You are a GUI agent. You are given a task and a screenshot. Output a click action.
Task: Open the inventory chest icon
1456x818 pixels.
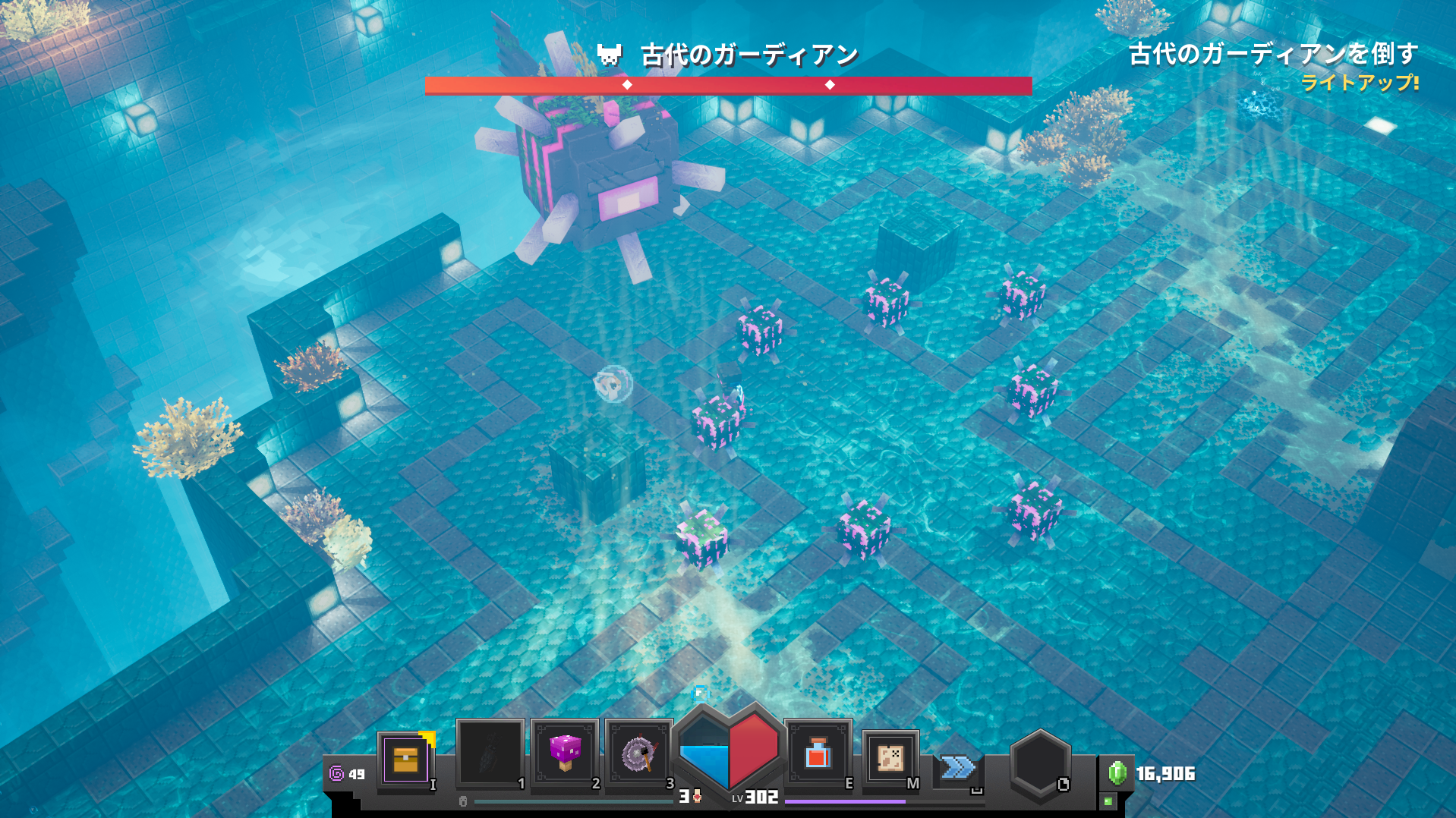click(405, 759)
